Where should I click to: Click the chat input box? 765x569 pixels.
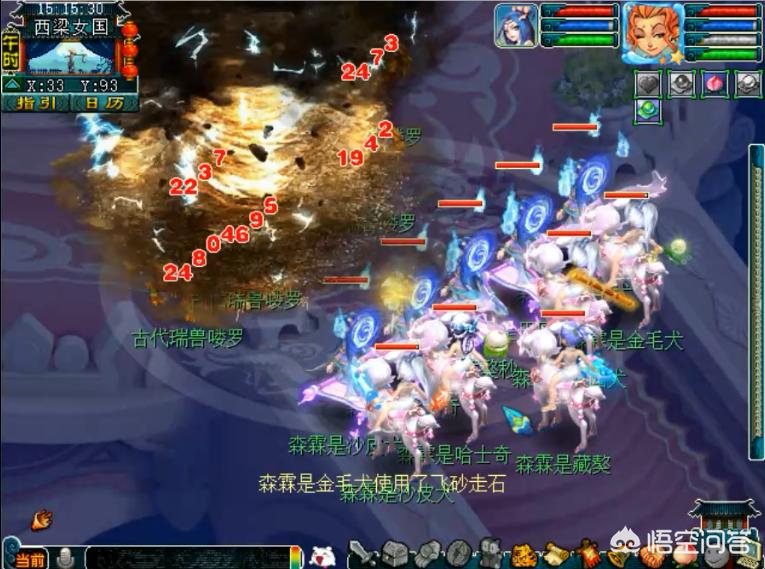click(190, 557)
